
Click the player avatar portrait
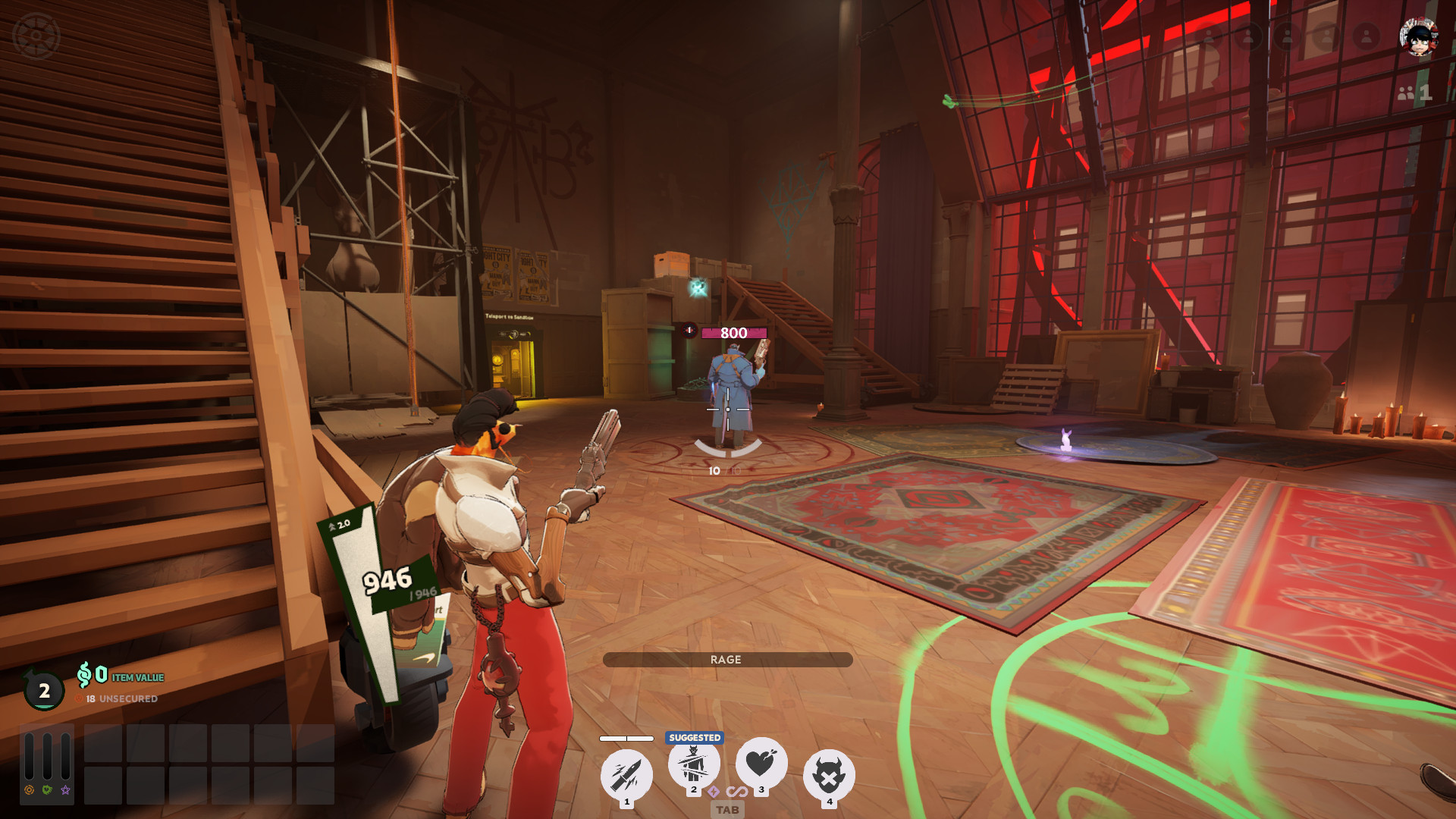tap(1418, 37)
